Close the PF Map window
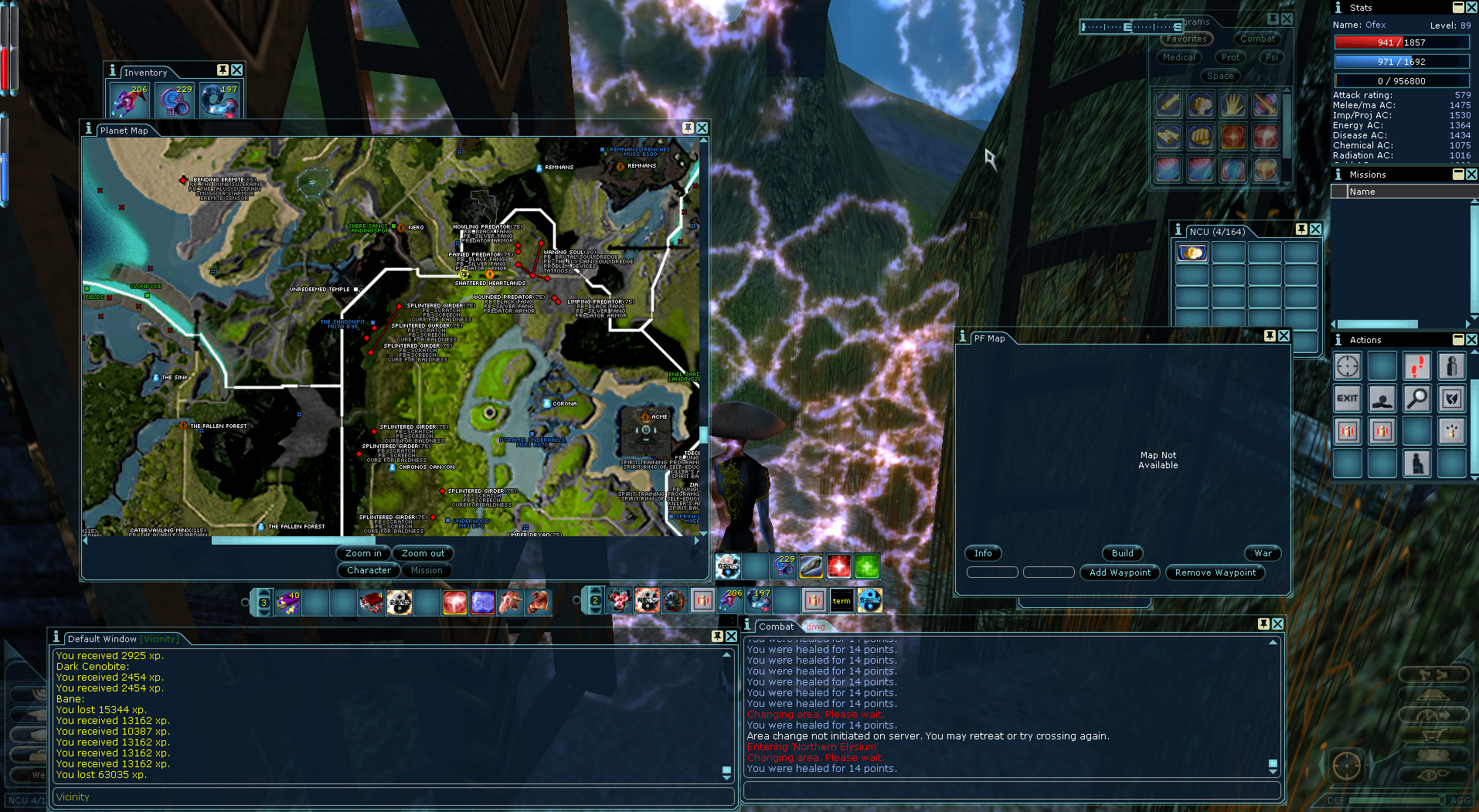Screen dimensions: 1479x812 (1283, 336)
